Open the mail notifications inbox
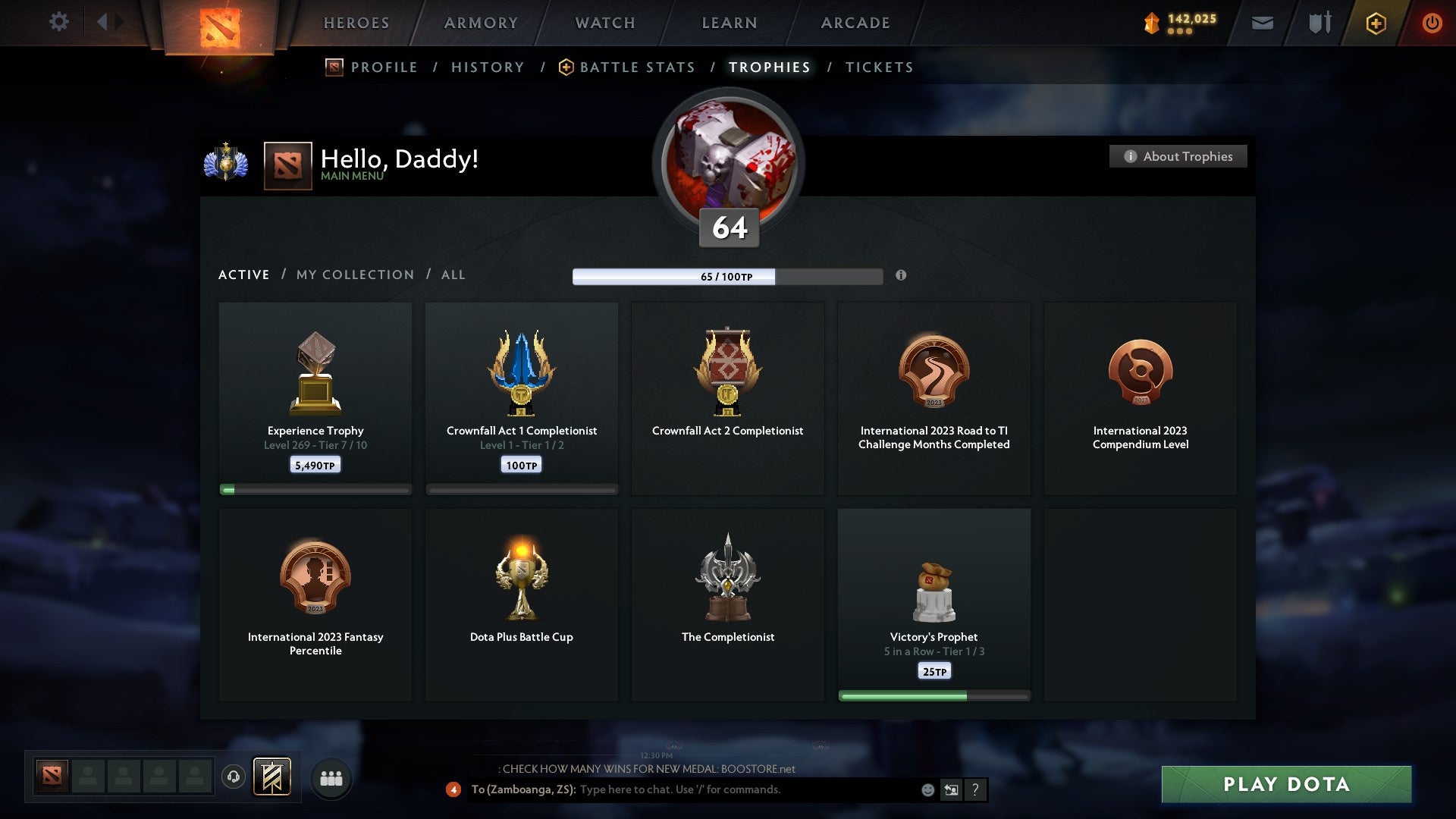 tap(1263, 23)
